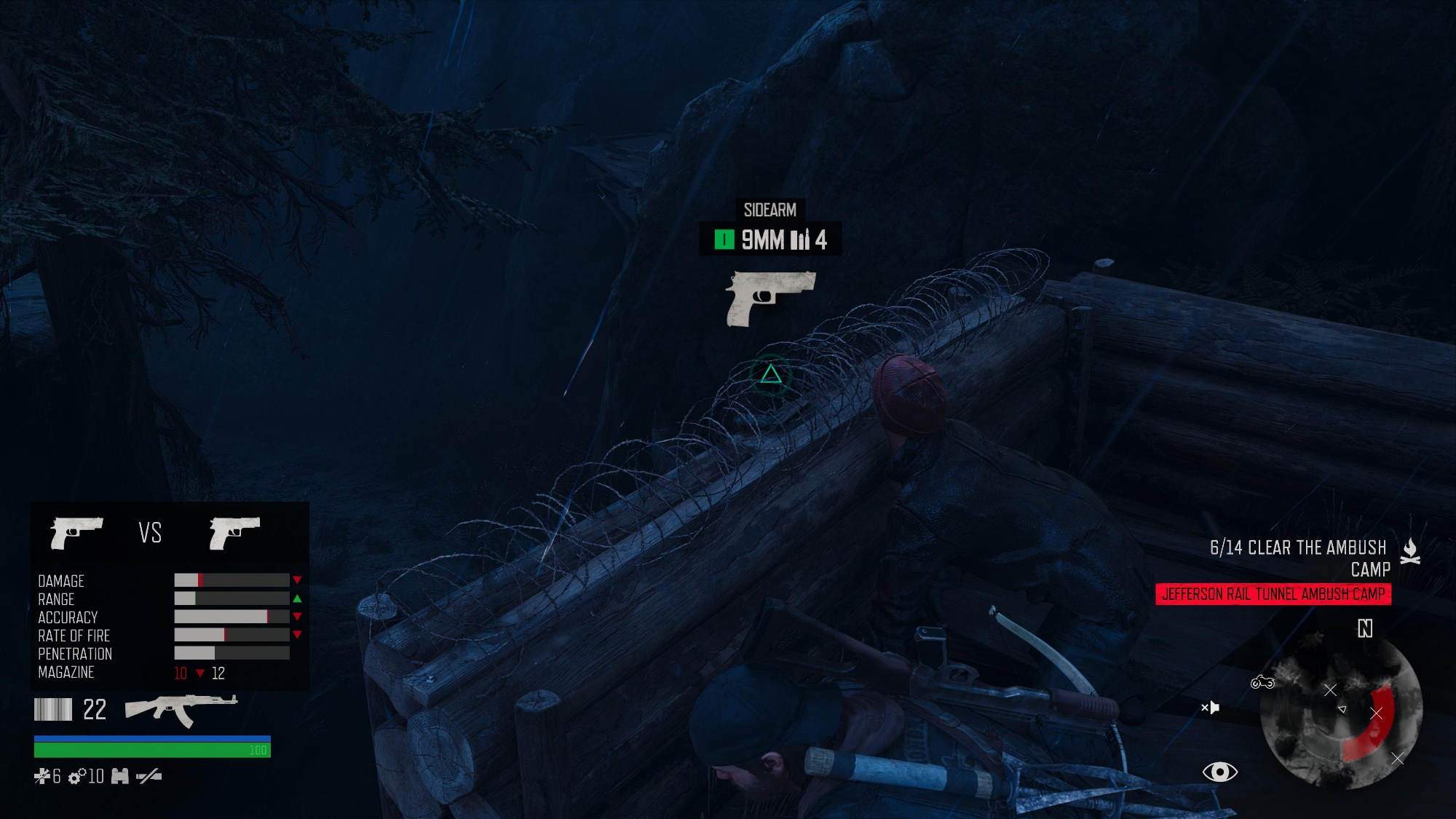Click the motorcycle marker by the minimap

1262,682
